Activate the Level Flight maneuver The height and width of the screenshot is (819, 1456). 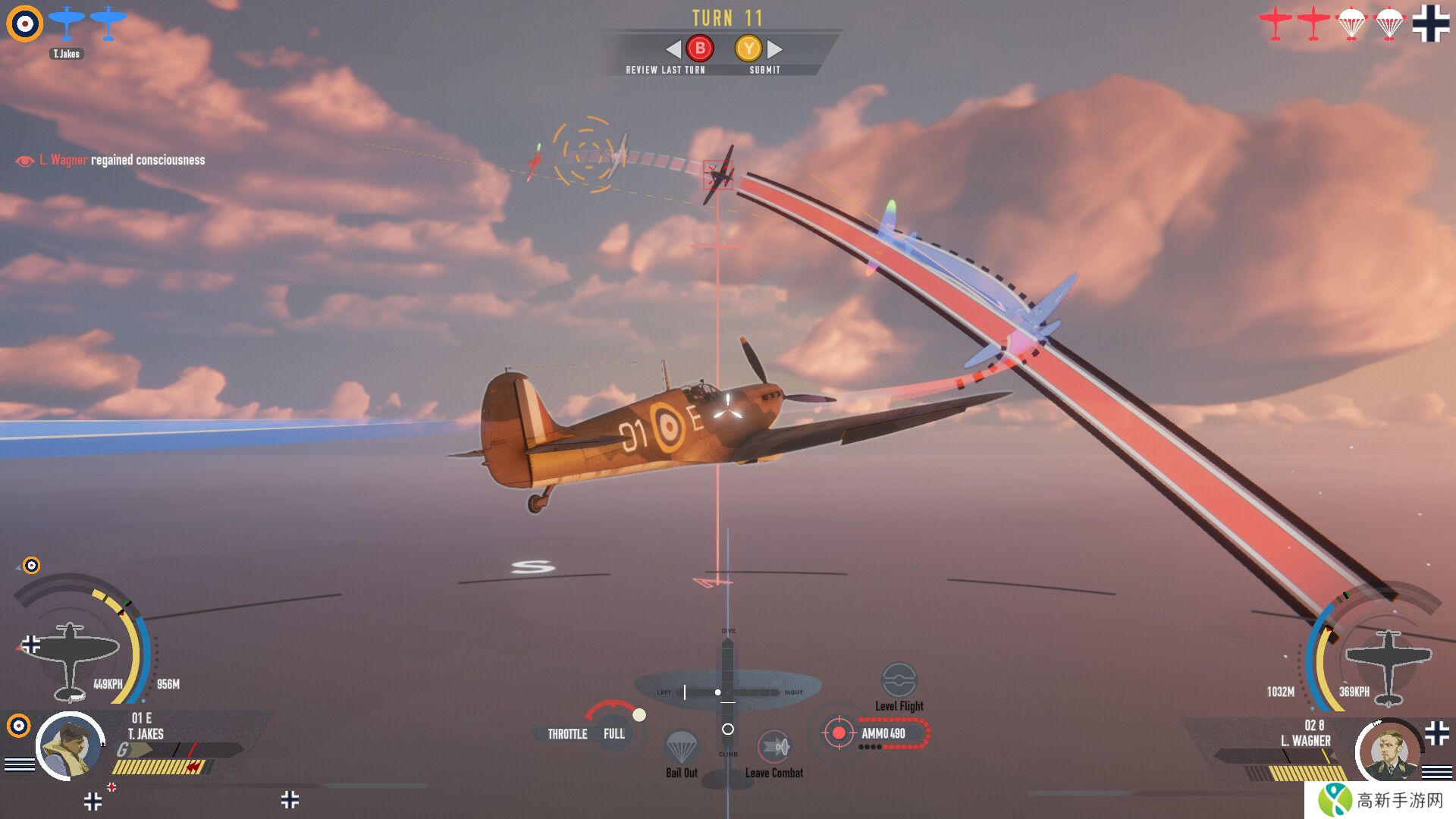coord(899,680)
